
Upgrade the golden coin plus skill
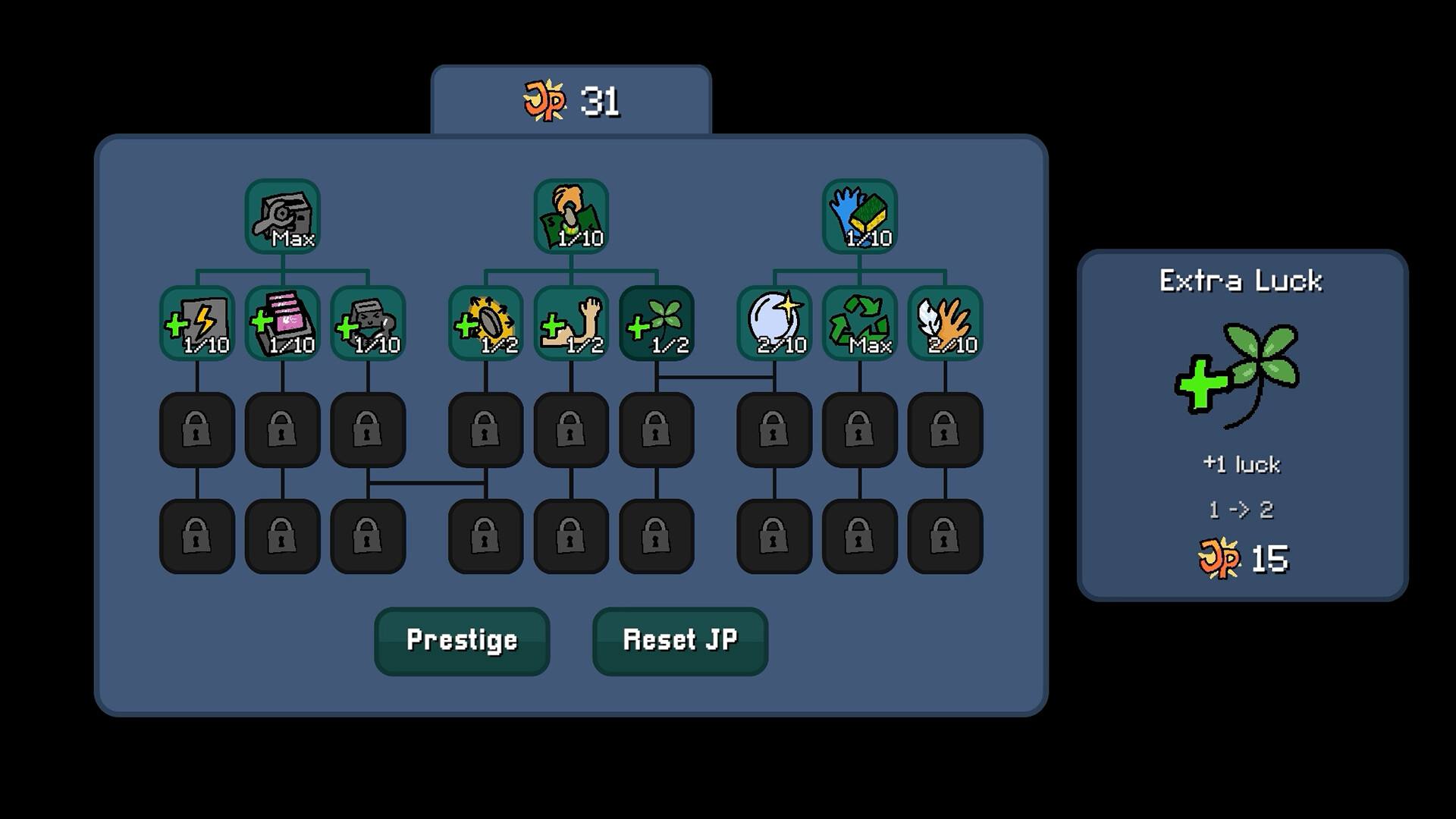pyautogui.click(x=485, y=323)
